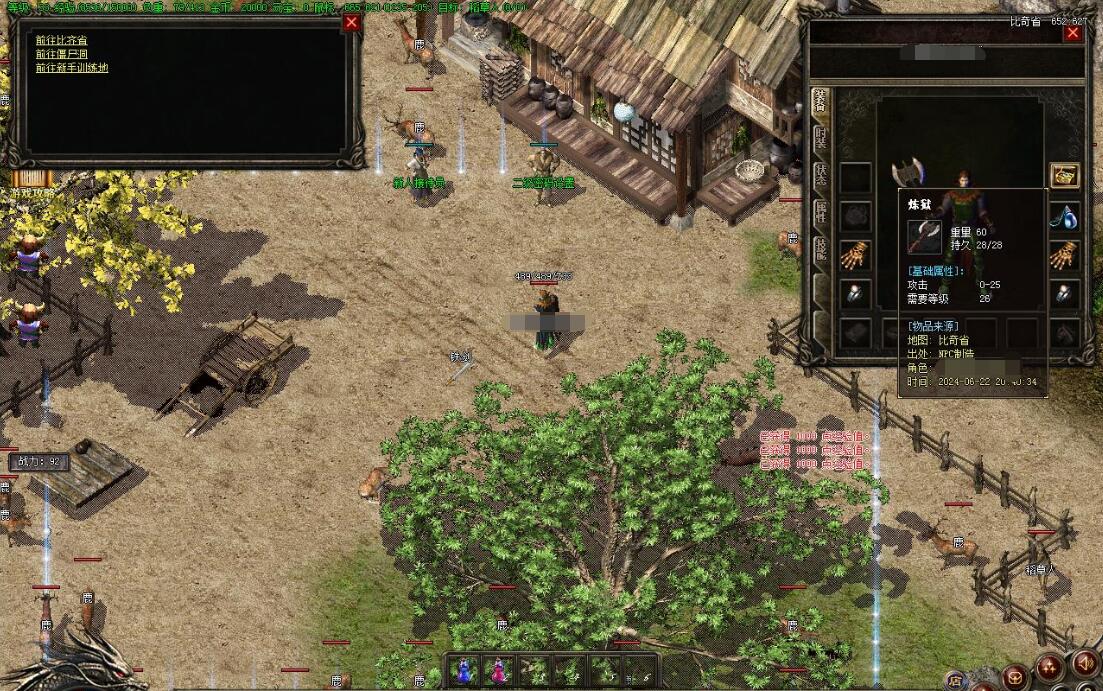The width and height of the screenshot is (1103, 691).
Task: Choose the 前往僵尸洞 destination link
Action: (x=61, y=54)
